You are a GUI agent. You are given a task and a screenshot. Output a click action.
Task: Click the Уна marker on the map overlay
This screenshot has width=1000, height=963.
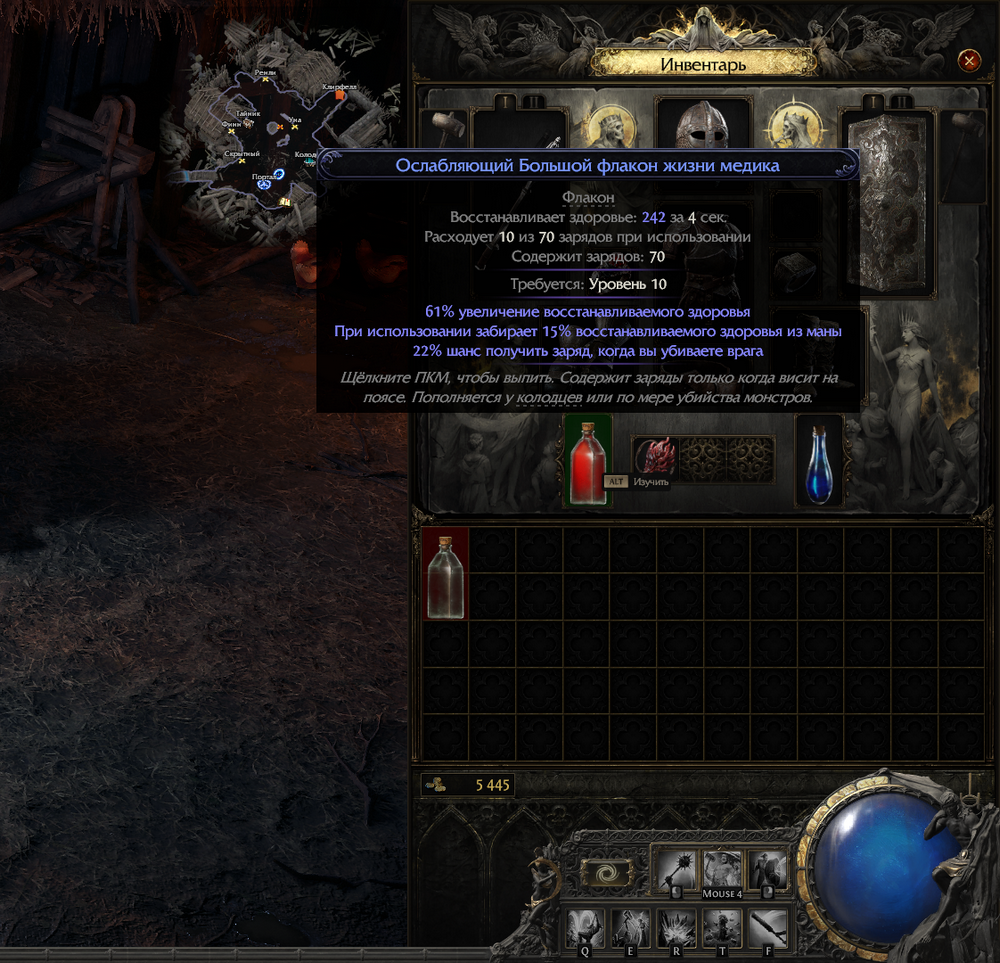point(295,126)
